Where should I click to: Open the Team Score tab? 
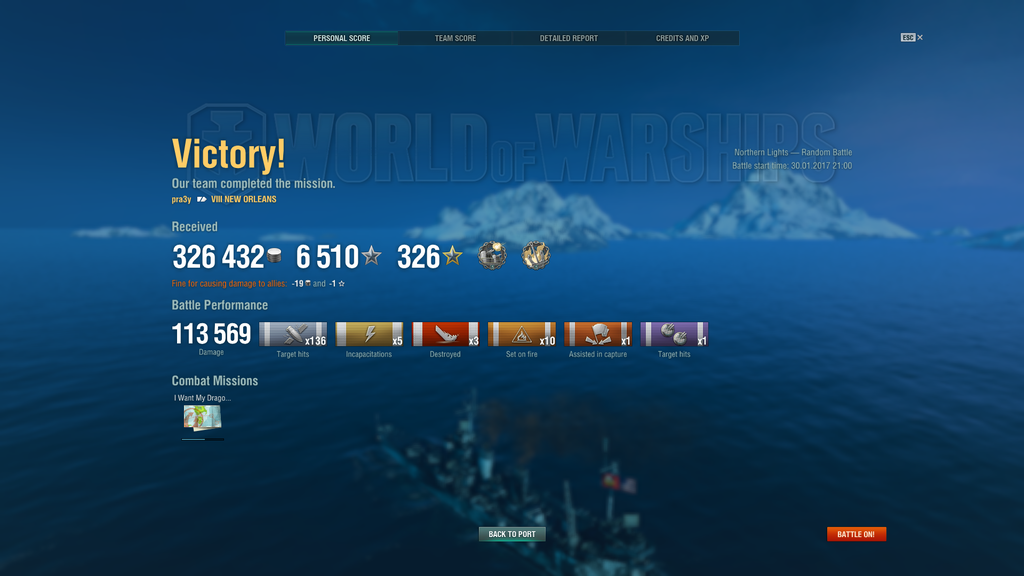pos(455,38)
